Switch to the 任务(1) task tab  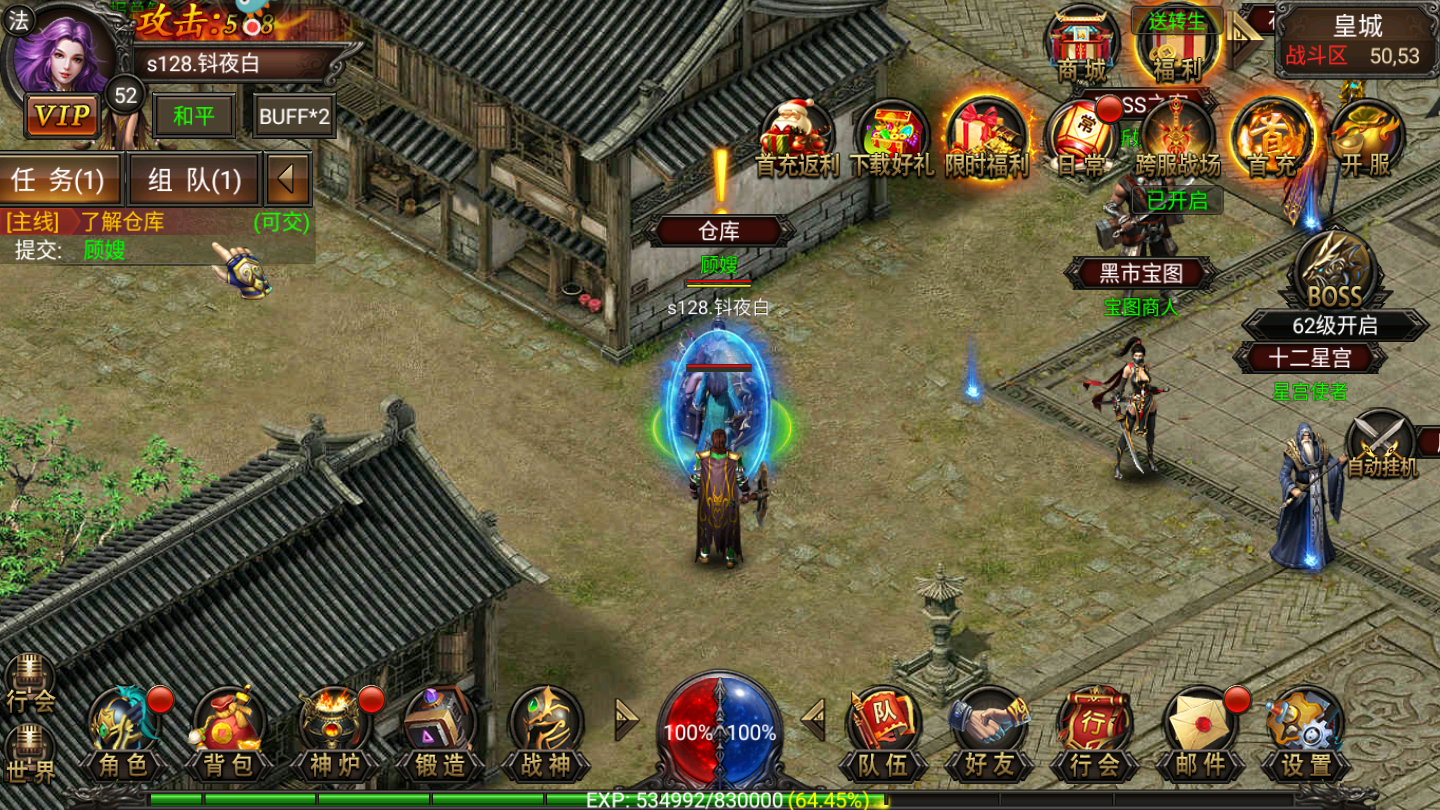[62, 180]
